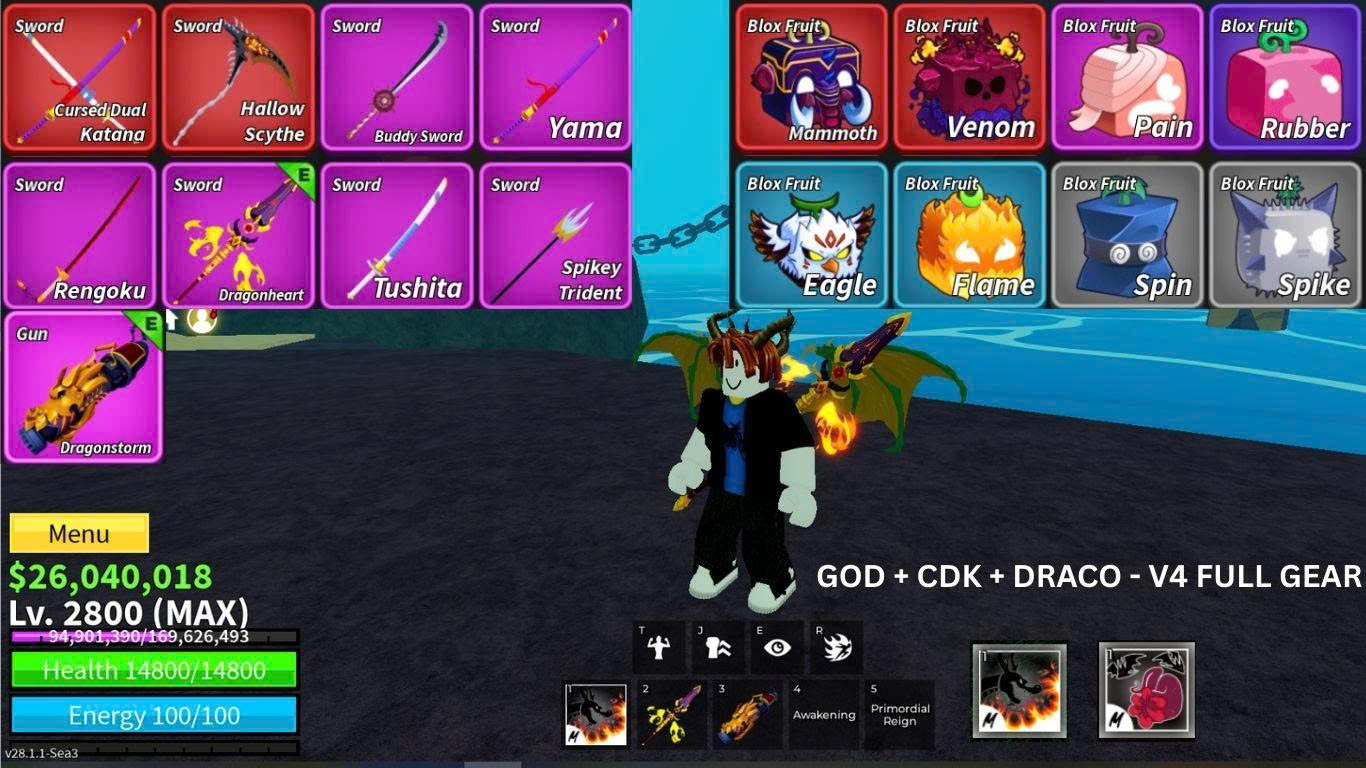Image resolution: width=1366 pixels, height=768 pixels.
Task: Click the T emote pose ability icon
Action: [657, 645]
